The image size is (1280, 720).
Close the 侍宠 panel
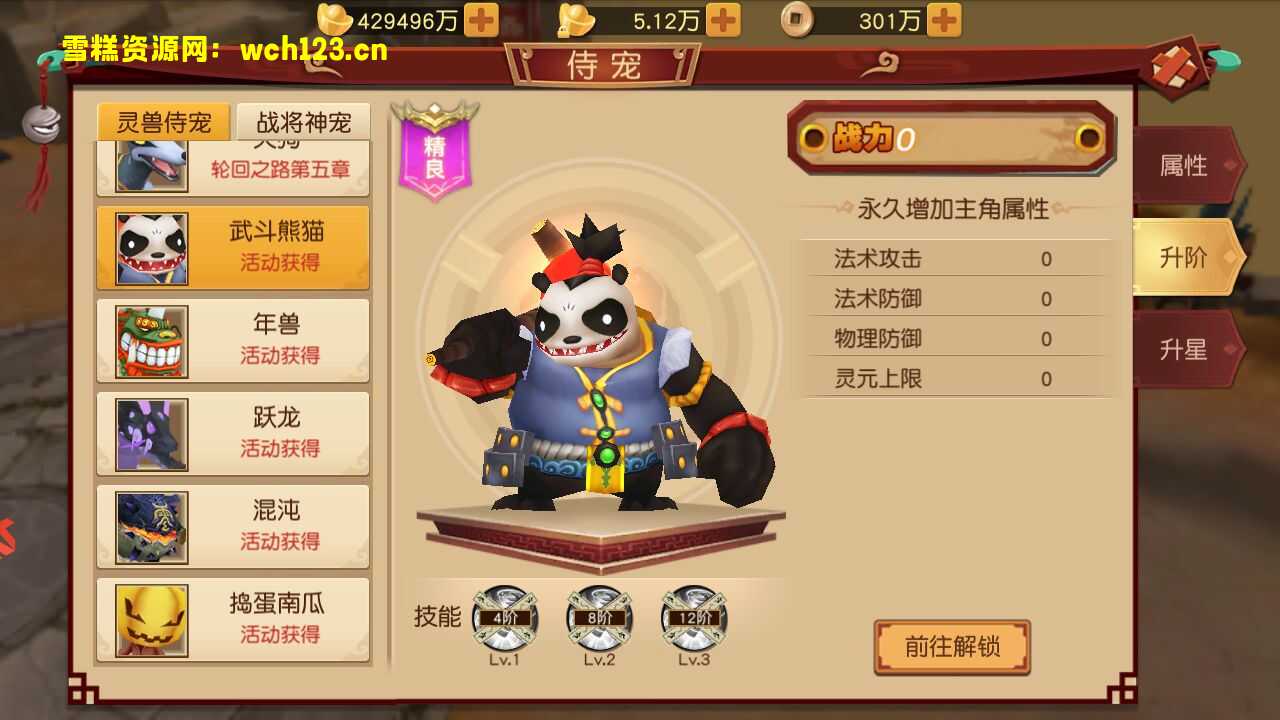(1173, 67)
